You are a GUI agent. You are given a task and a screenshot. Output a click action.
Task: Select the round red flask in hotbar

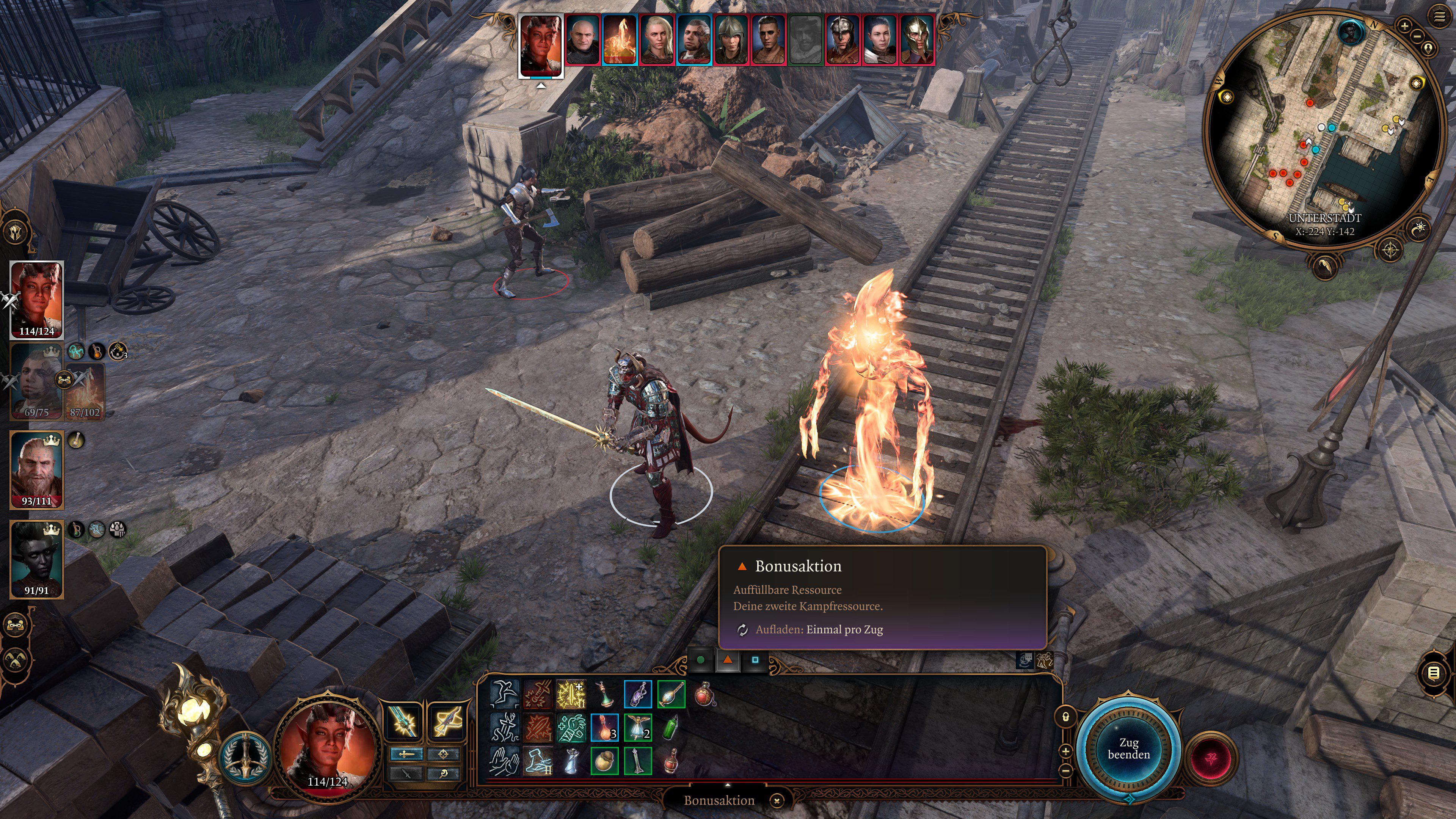click(x=704, y=694)
